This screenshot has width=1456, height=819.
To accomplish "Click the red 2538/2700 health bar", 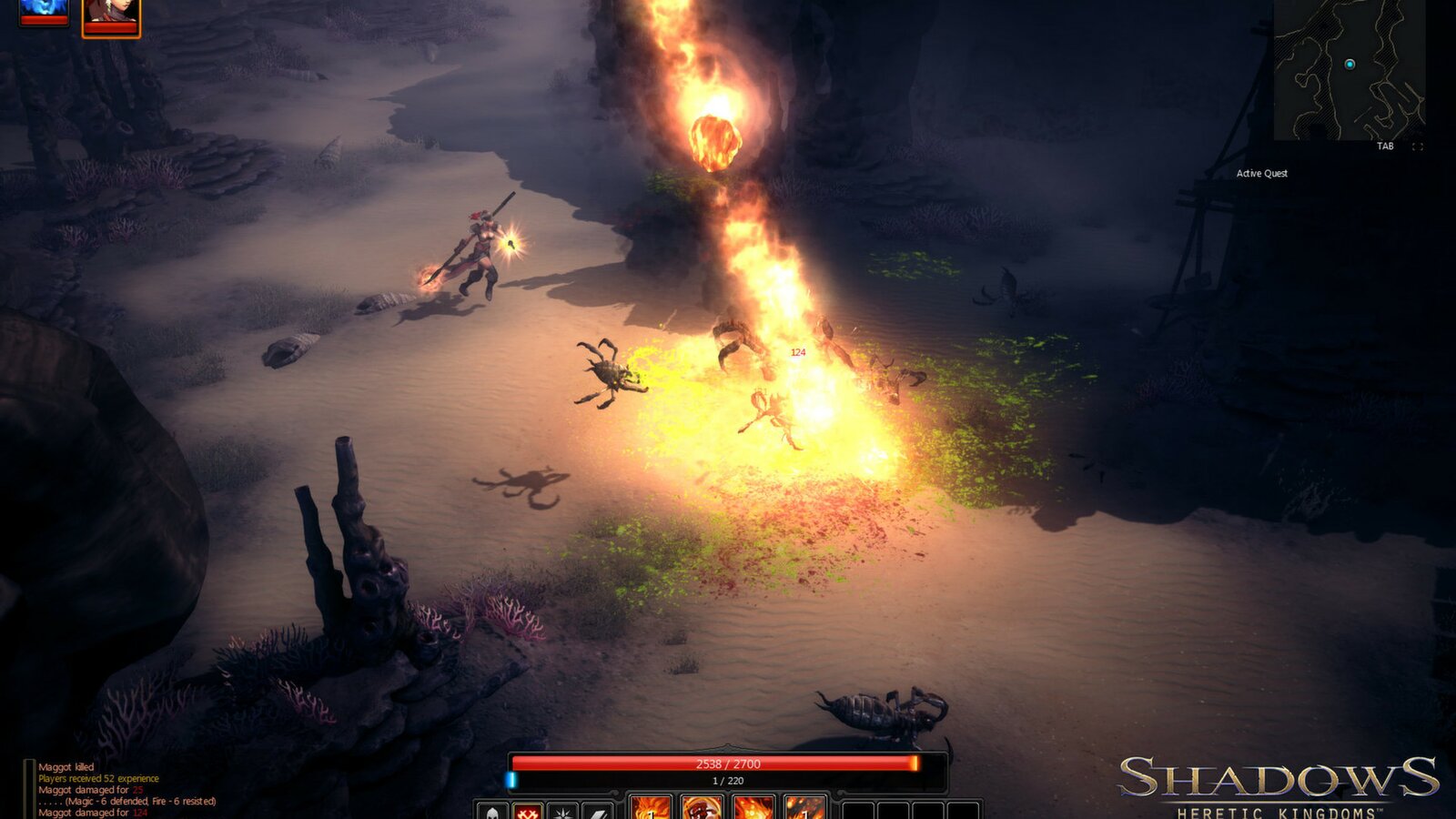I will [728, 764].
